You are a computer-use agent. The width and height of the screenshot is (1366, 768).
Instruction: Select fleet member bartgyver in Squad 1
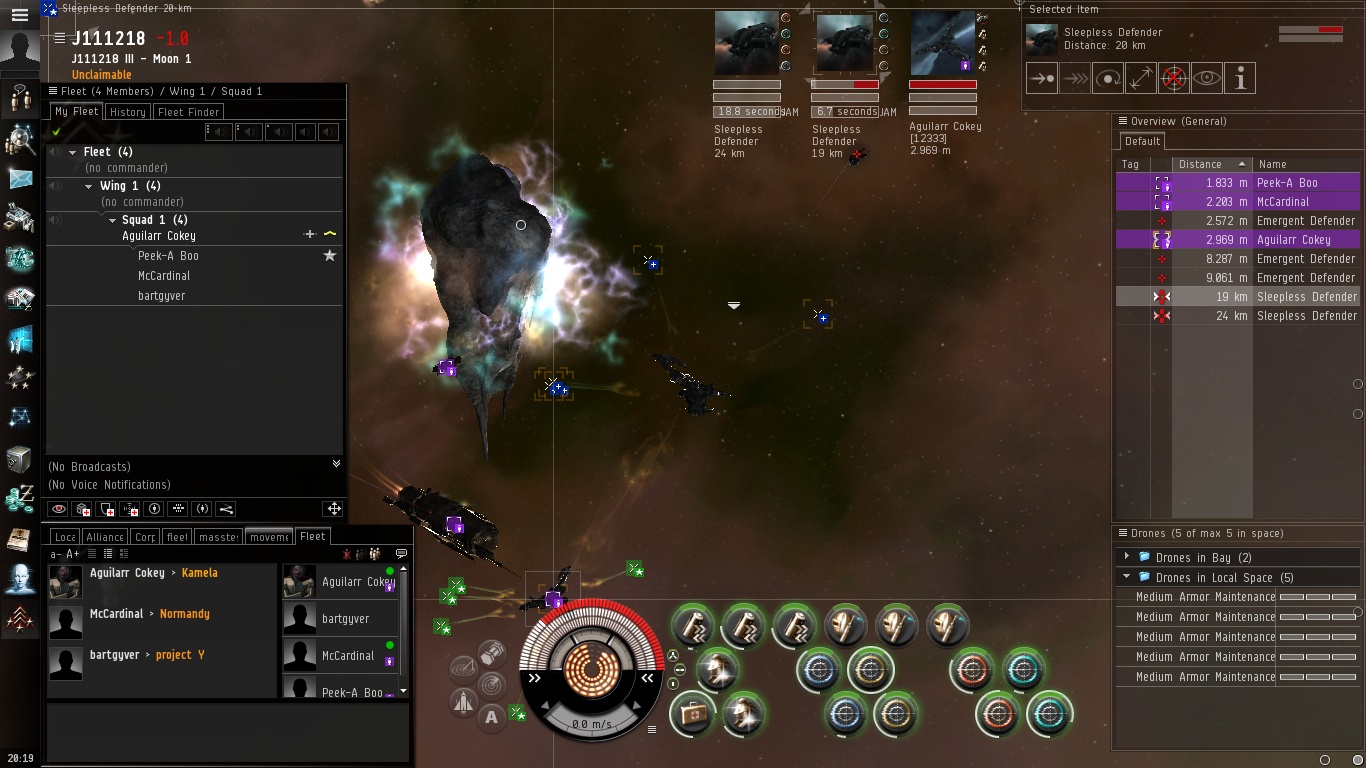pos(162,296)
